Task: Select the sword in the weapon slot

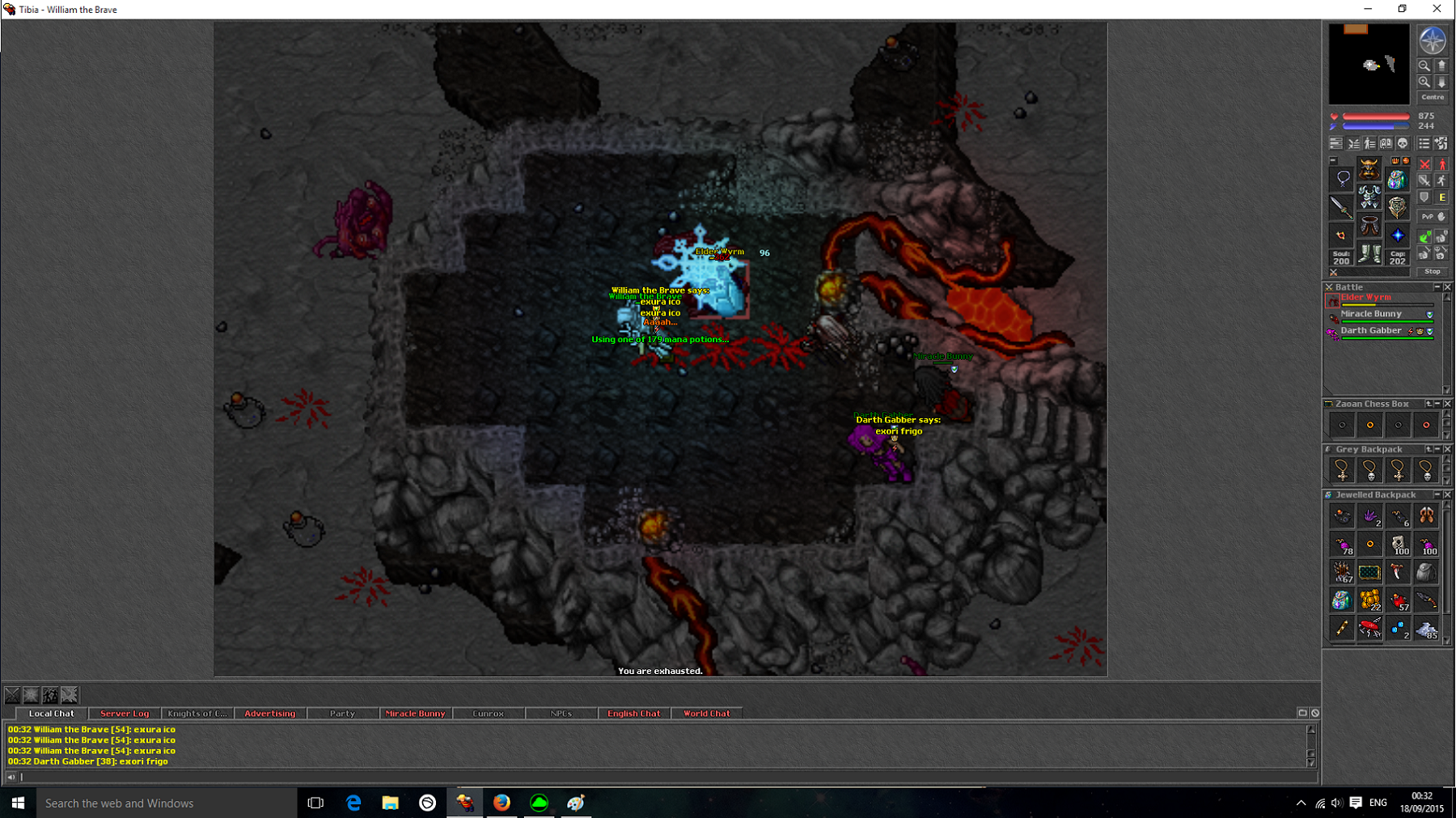Action: point(1341,207)
